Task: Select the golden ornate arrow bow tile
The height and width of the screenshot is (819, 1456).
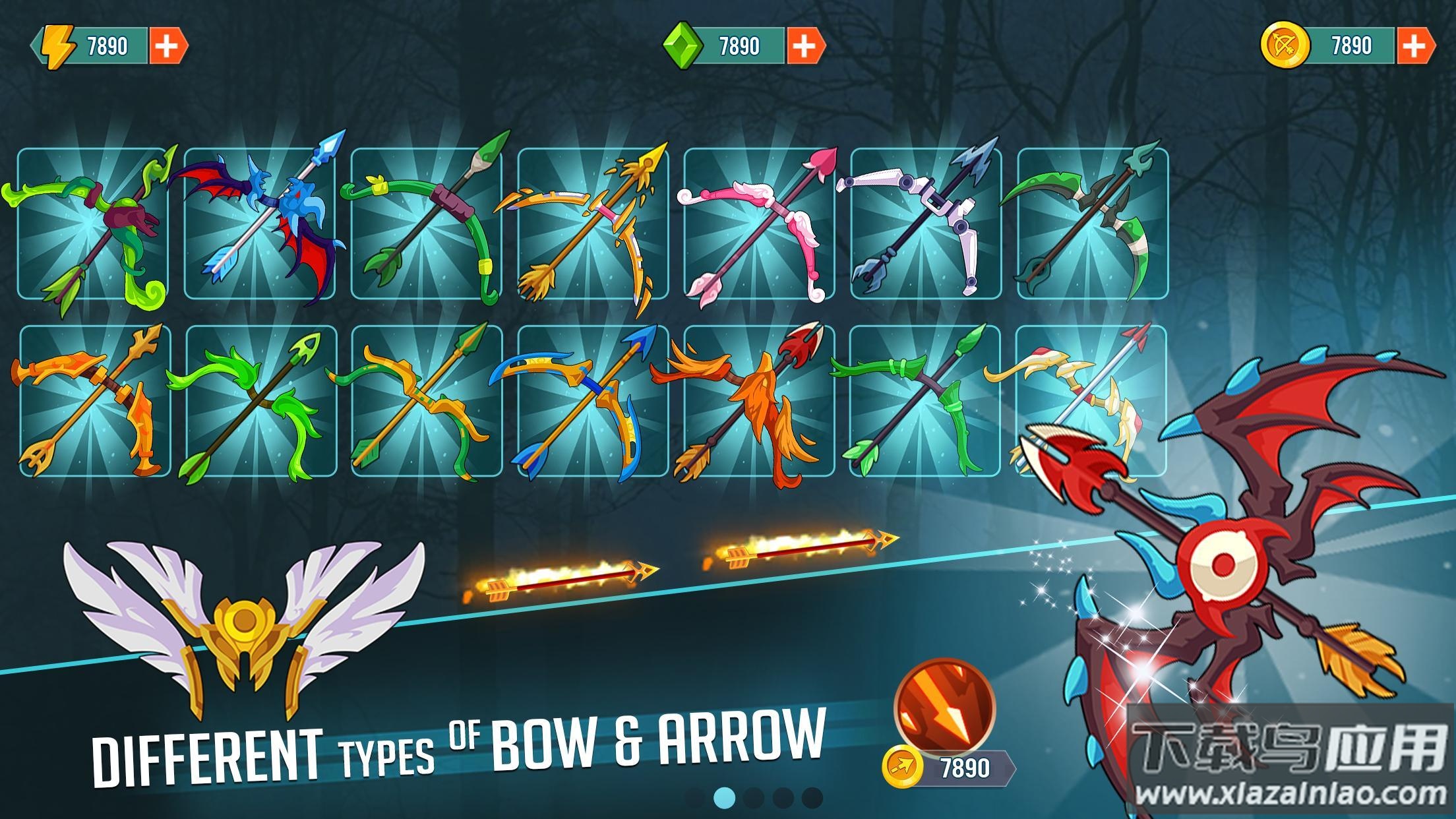Action: coord(593,224)
